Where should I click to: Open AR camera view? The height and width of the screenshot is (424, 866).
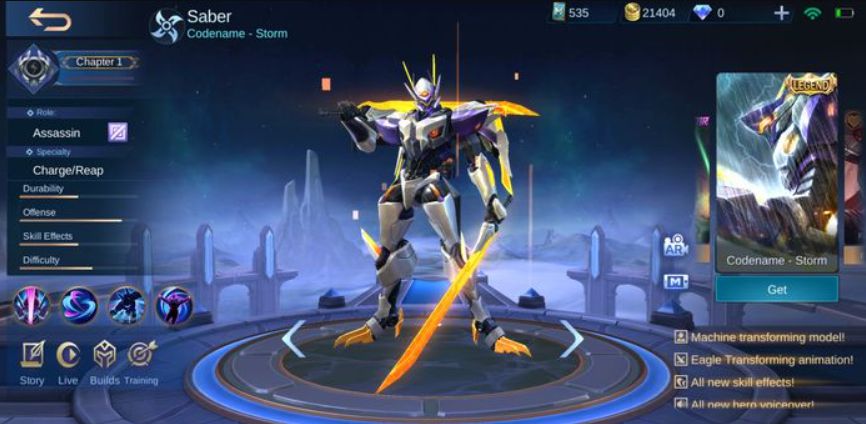tap(674, 245)
